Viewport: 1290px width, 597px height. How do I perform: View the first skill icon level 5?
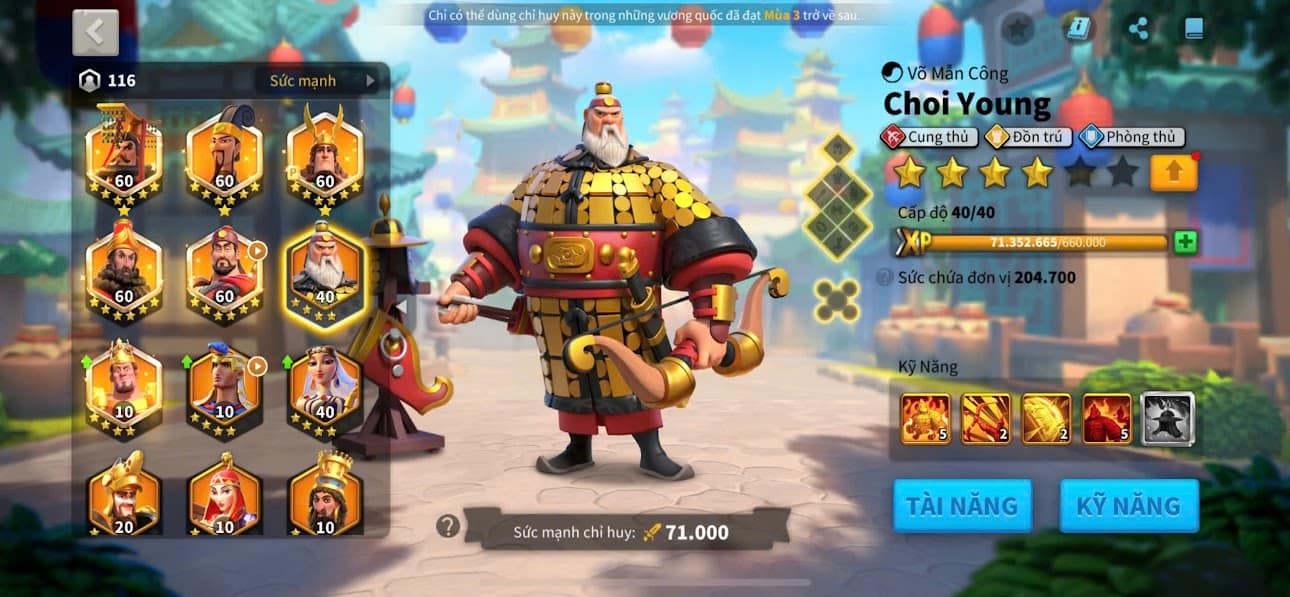coord(925,418)
